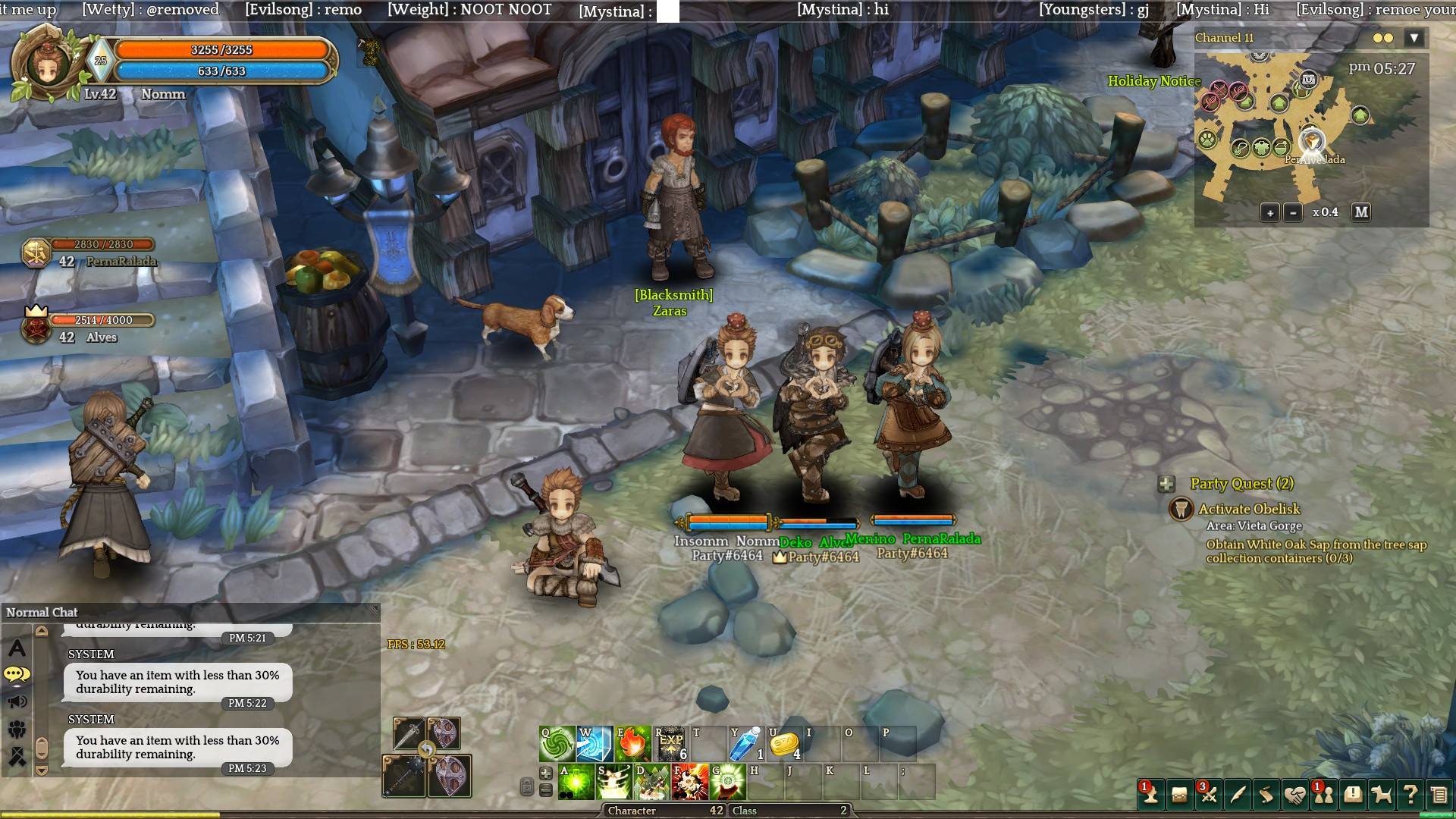The width and height of the screenshot is (1456, 819).
Task: Open the inventory bag icon
Action: [x=1180, y=794]
